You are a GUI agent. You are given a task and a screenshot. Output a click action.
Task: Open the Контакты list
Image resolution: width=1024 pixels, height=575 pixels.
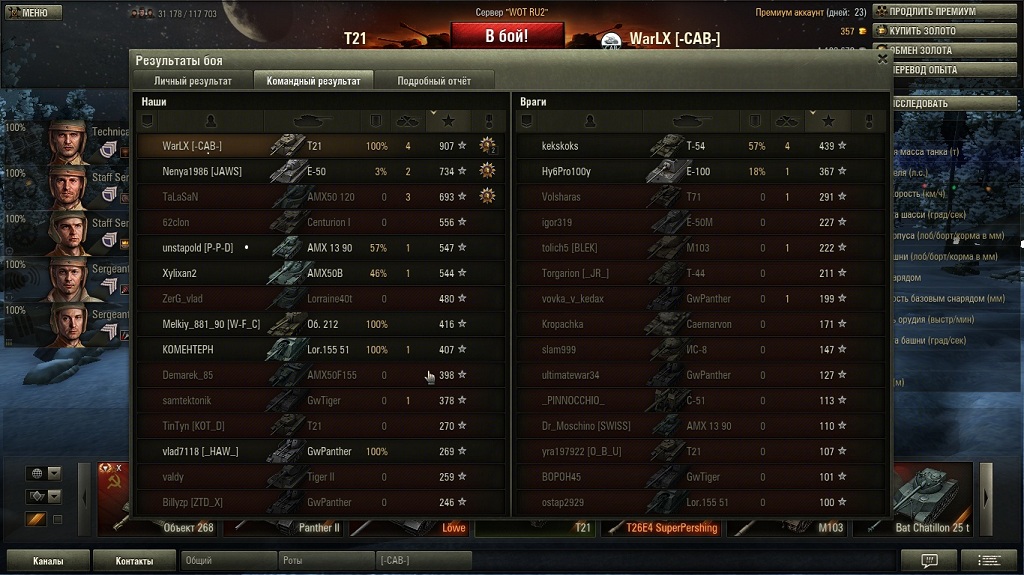(134, 561)
